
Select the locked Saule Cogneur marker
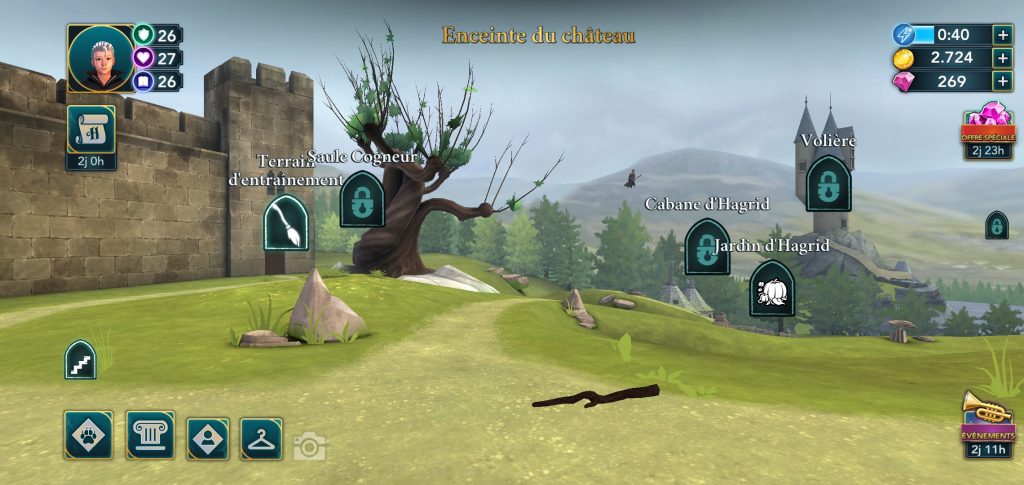(x=361, y=198)
